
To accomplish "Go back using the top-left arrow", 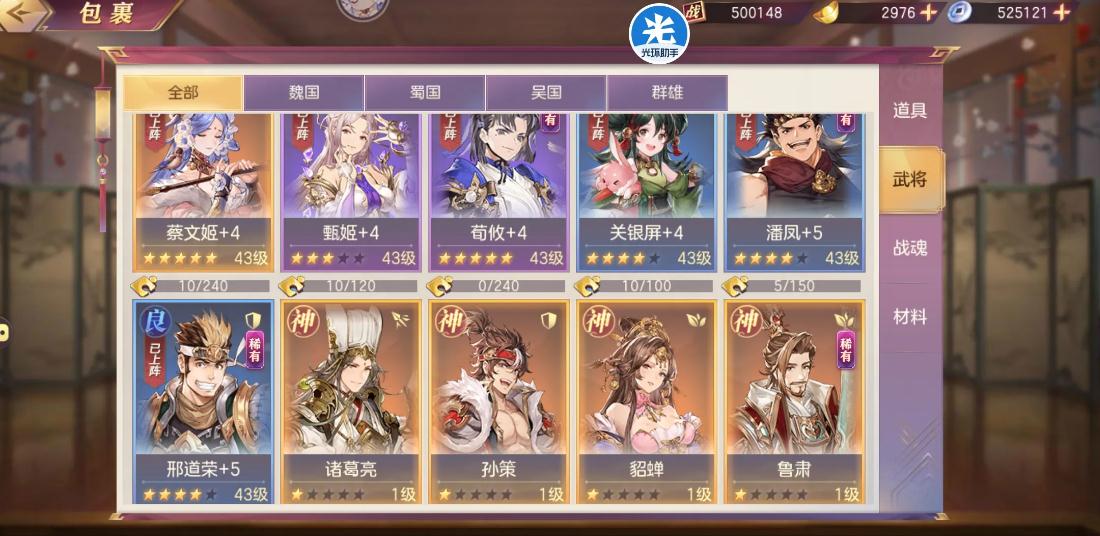I will point(26,14).
